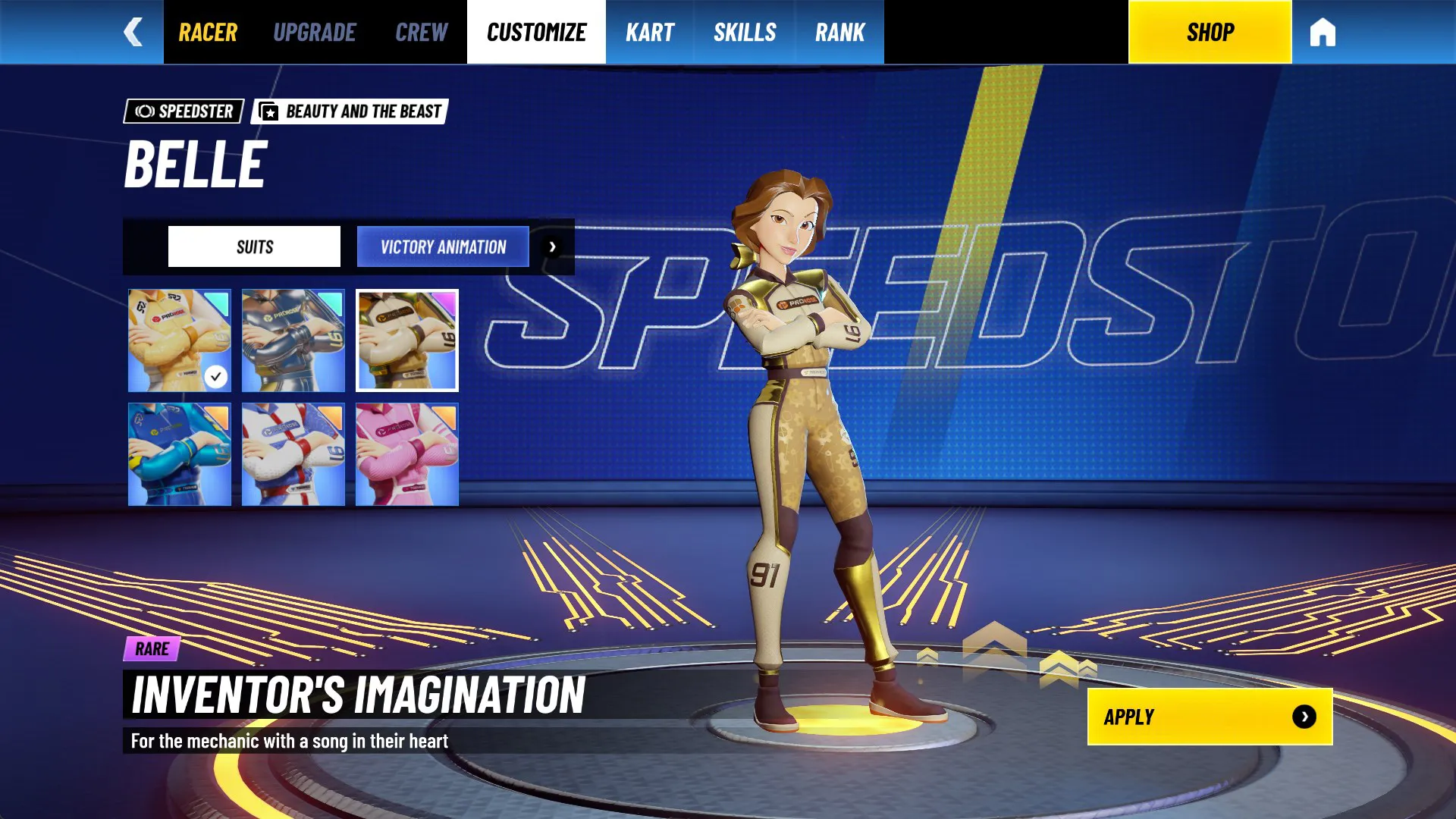This screenshot has width=1456, height=819.
Task: Switch to the Victory Animation category
Action: point(442,246)
